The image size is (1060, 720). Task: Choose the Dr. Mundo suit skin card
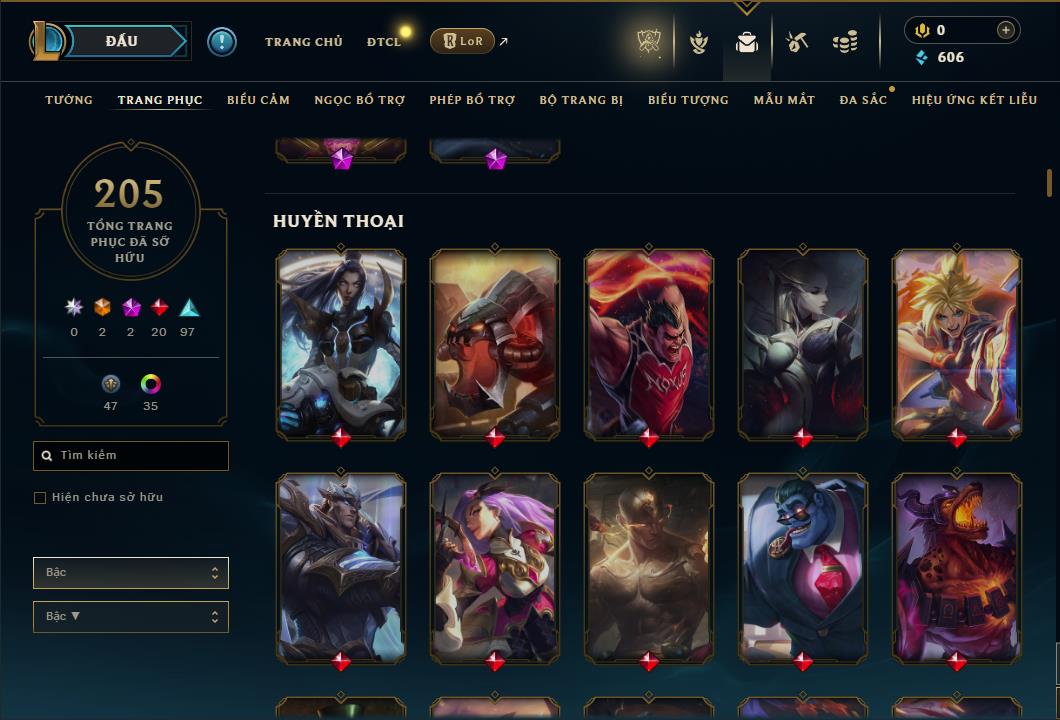pyautogui.click(x=803, y=565)
